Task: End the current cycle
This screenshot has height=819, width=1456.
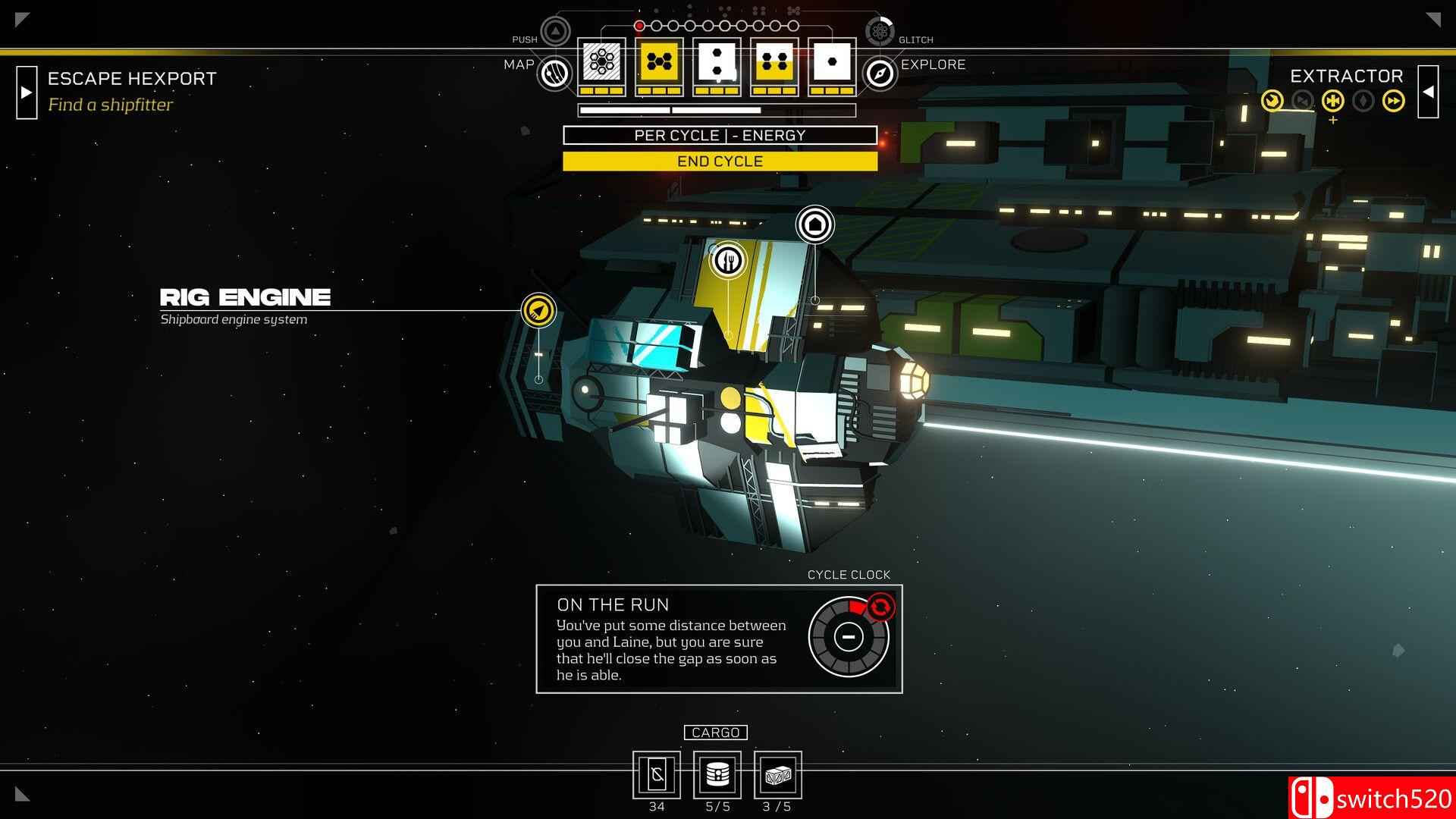Action: click(720, 162)
